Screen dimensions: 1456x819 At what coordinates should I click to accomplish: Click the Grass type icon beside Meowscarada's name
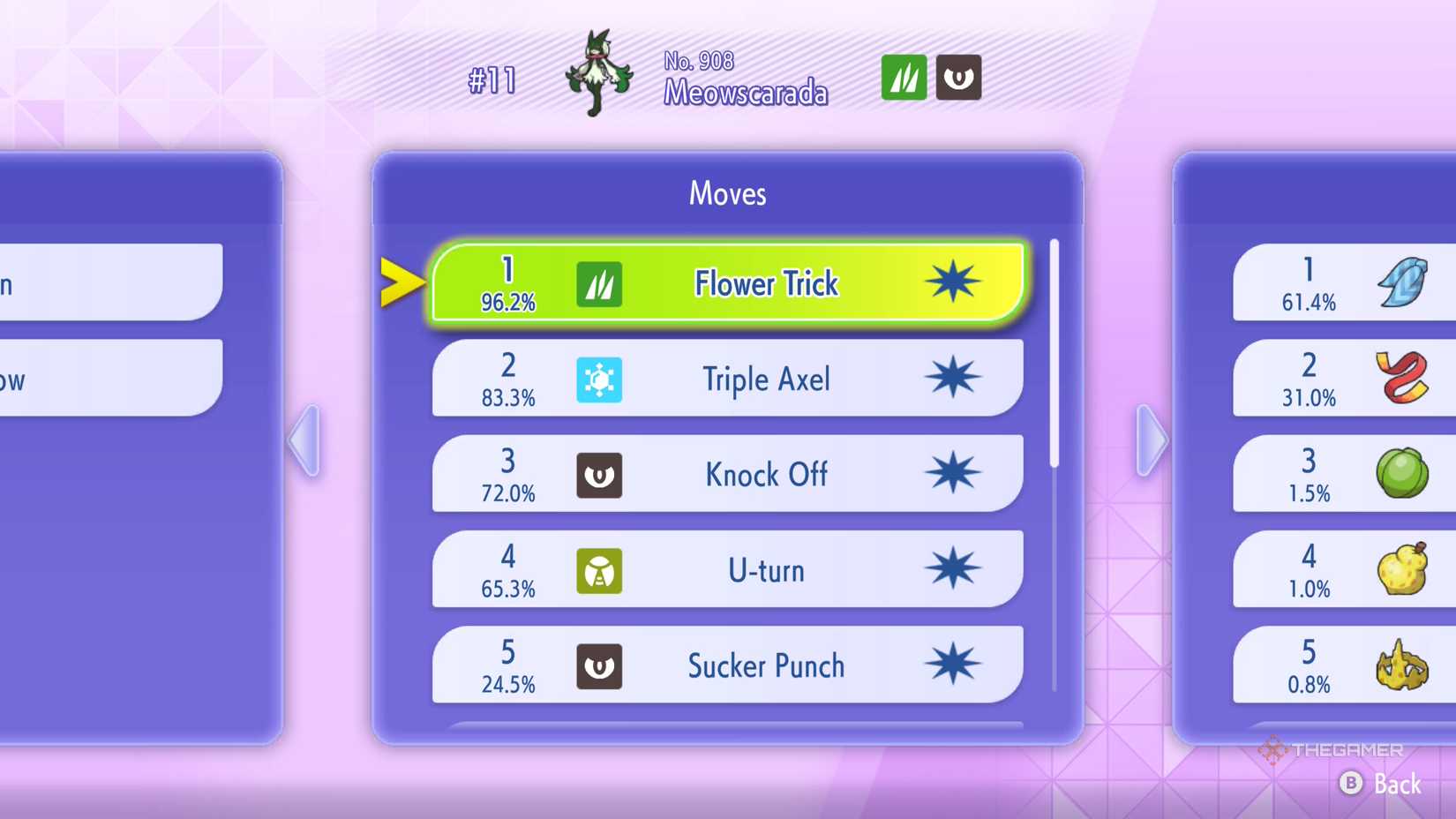click(x=902, y=78)
